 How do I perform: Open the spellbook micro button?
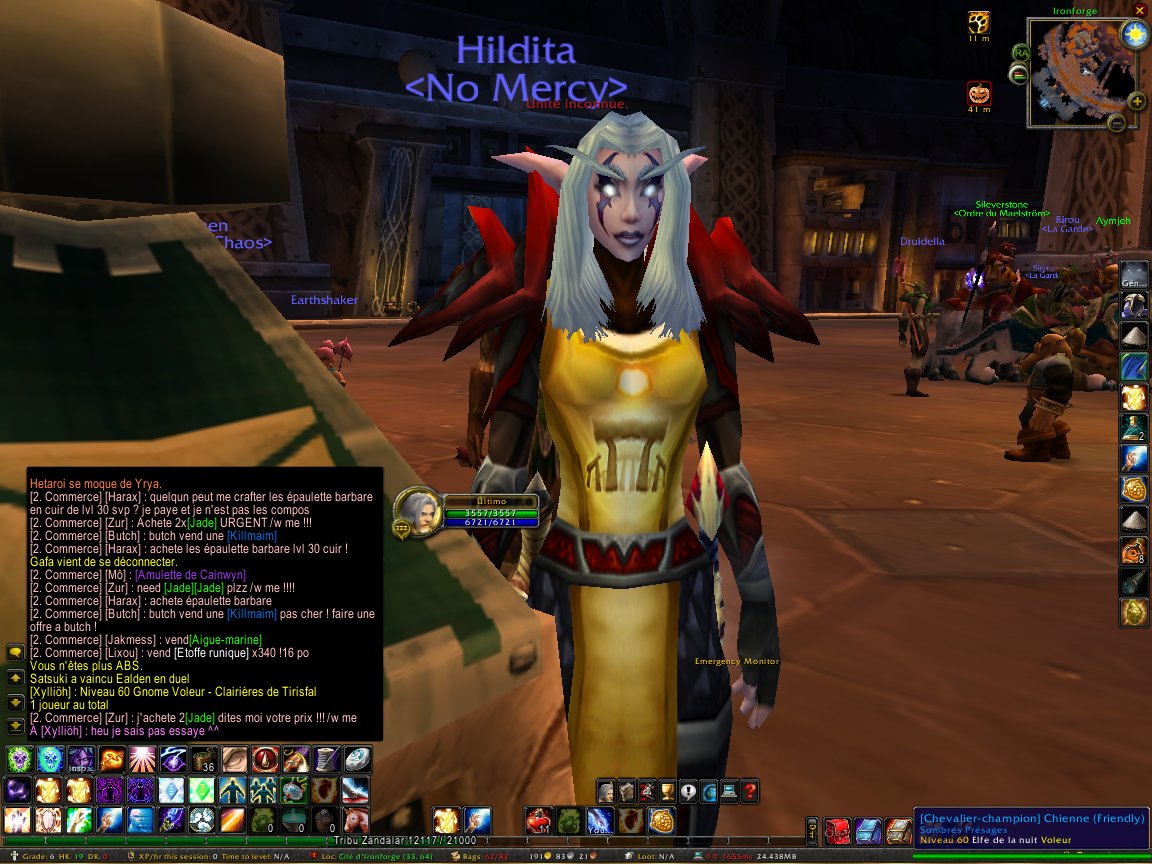pyautogui.click(x=627, y=792)
